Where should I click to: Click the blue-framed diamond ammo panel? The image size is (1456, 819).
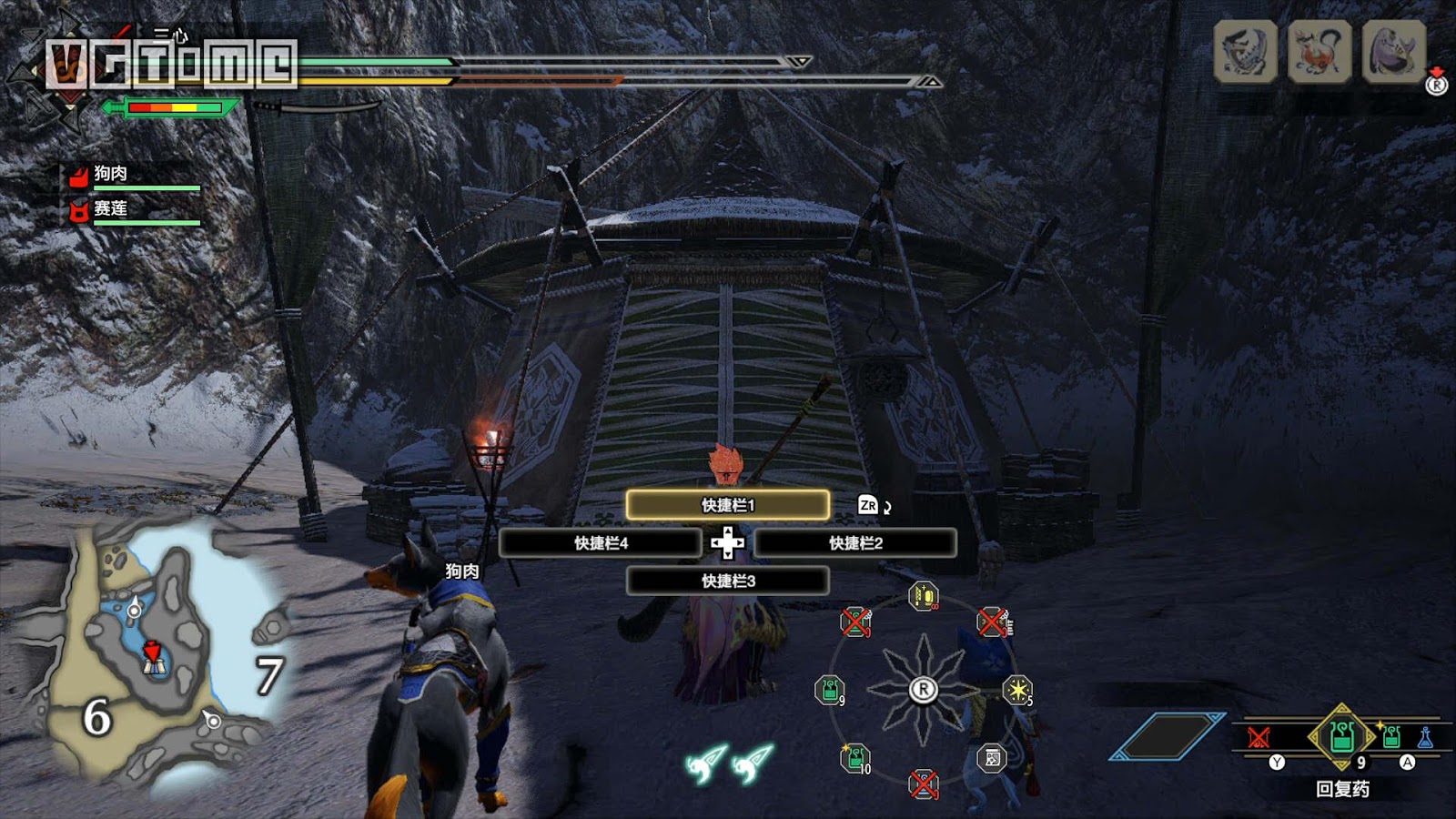pyautogui.click(x=1168, y=736)
